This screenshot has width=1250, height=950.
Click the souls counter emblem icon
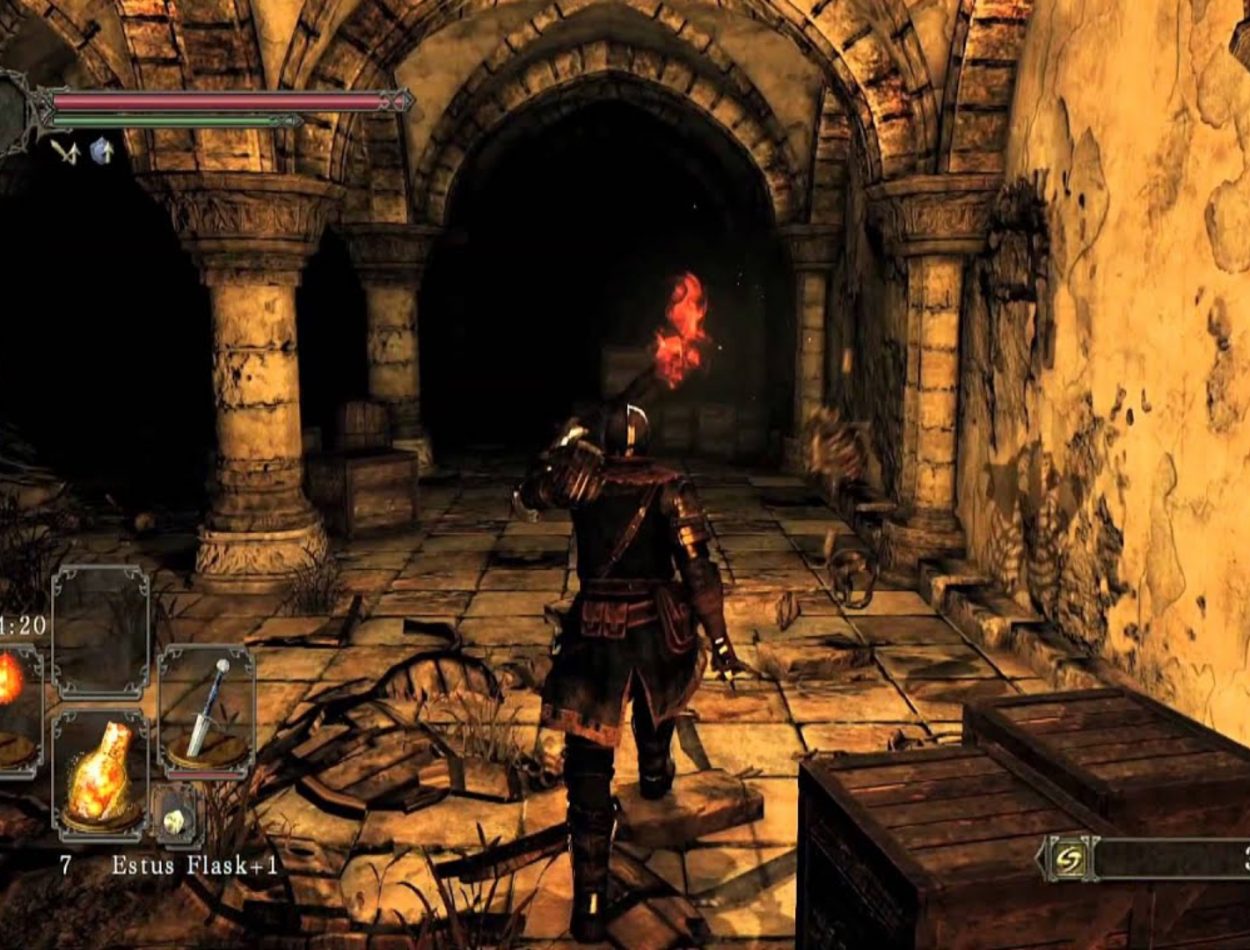pyautogui.click(x=1069, y=860)
